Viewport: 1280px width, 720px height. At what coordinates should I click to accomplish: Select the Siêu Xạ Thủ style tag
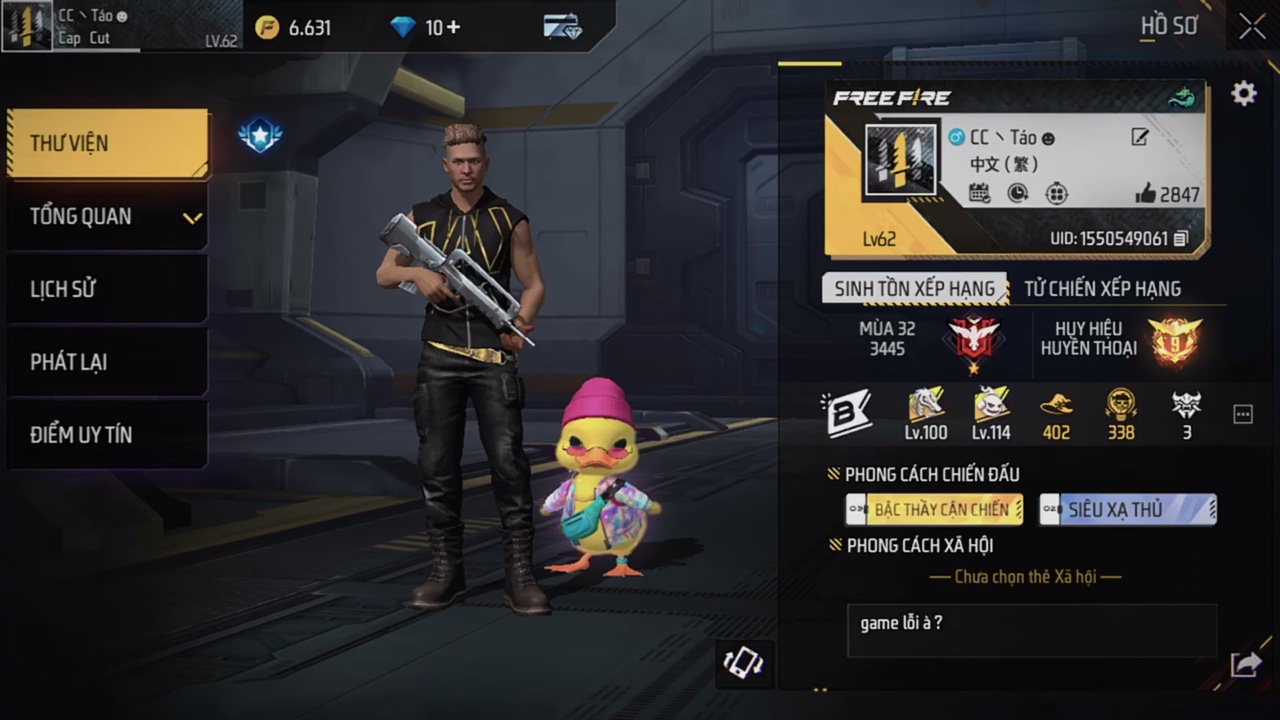(1127, 509)
